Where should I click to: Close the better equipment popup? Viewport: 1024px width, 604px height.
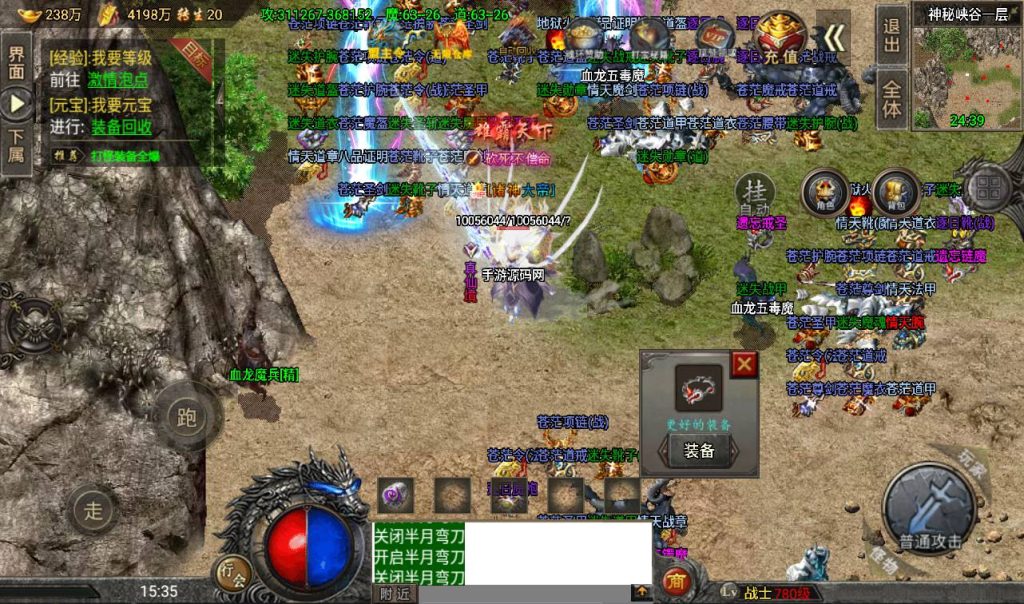pyautogui.click(x=744, y=365)
